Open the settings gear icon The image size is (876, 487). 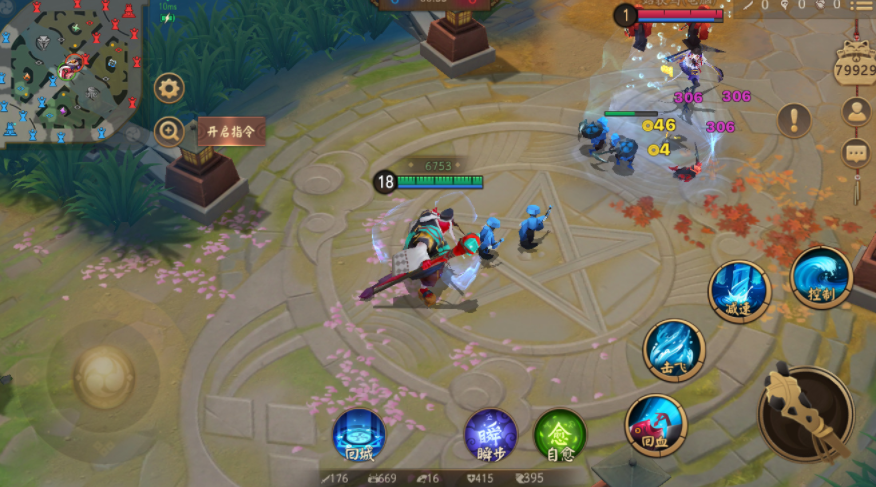pyautogui.click(x=169, y=88)
